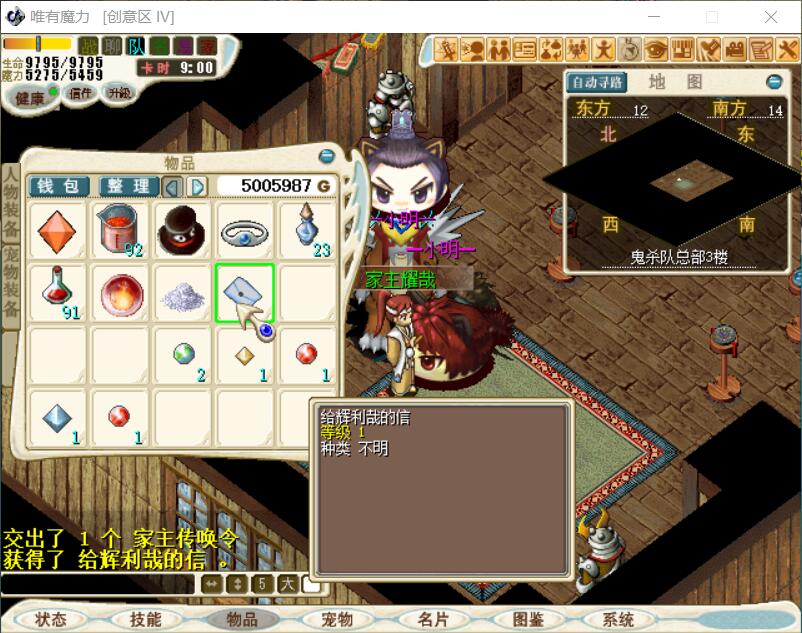Screen dimensions: 802x633
Task: Open the 信件 mail button
Action: (x=80, y=92)
